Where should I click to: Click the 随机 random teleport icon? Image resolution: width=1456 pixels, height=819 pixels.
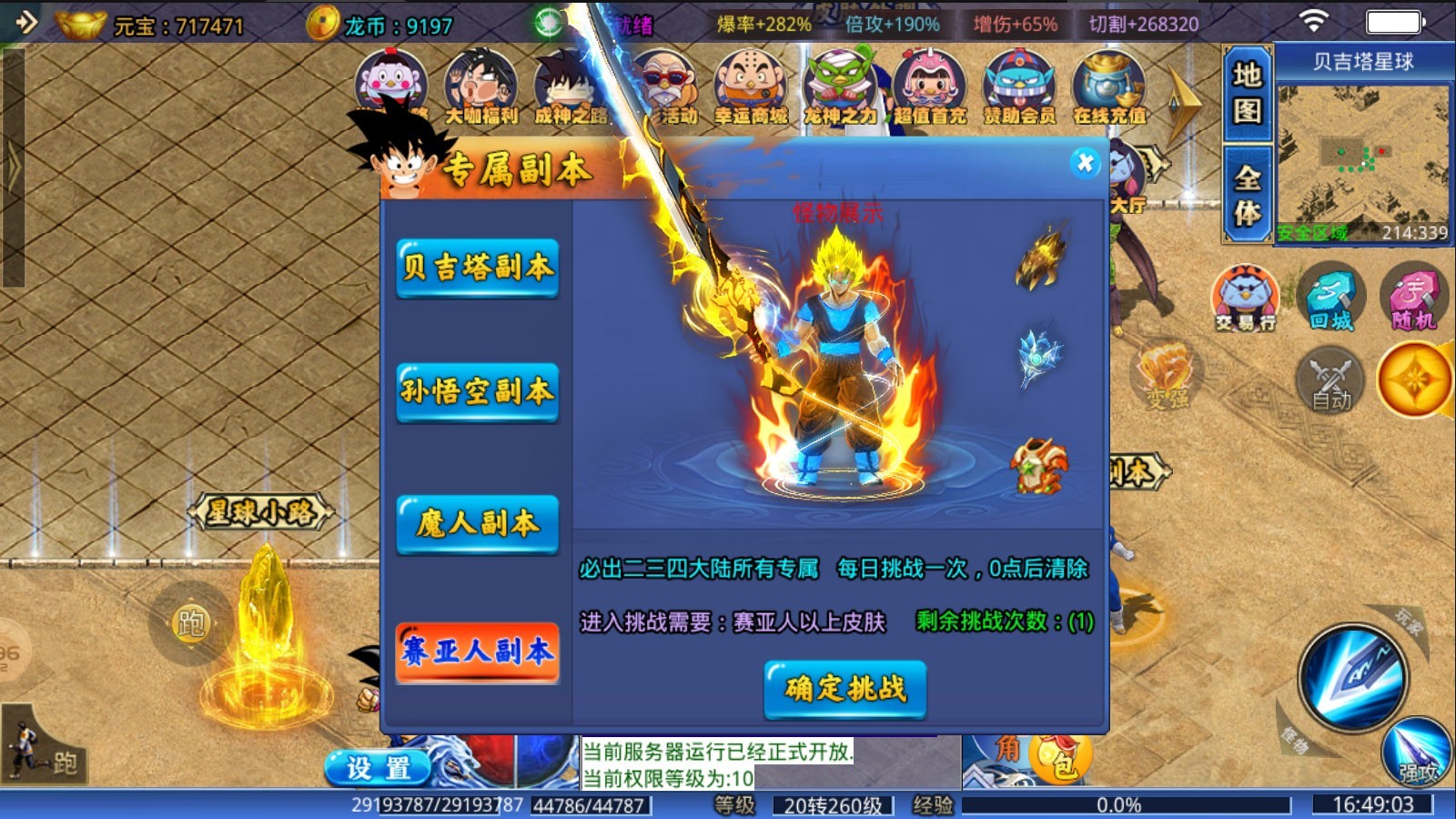[1412, 296]
